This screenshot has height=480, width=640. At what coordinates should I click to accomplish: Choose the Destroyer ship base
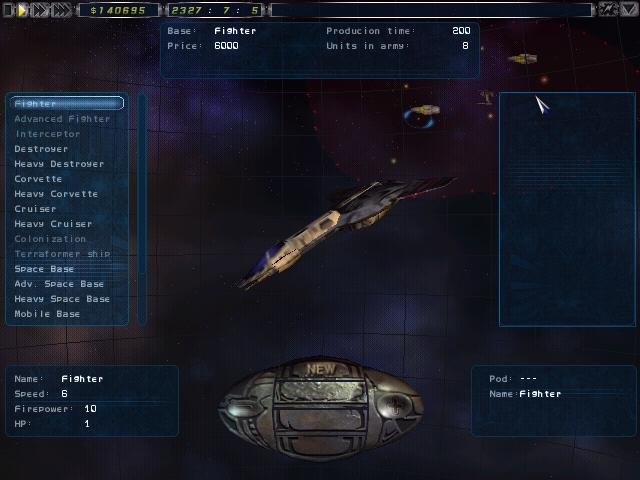[41, 149]
